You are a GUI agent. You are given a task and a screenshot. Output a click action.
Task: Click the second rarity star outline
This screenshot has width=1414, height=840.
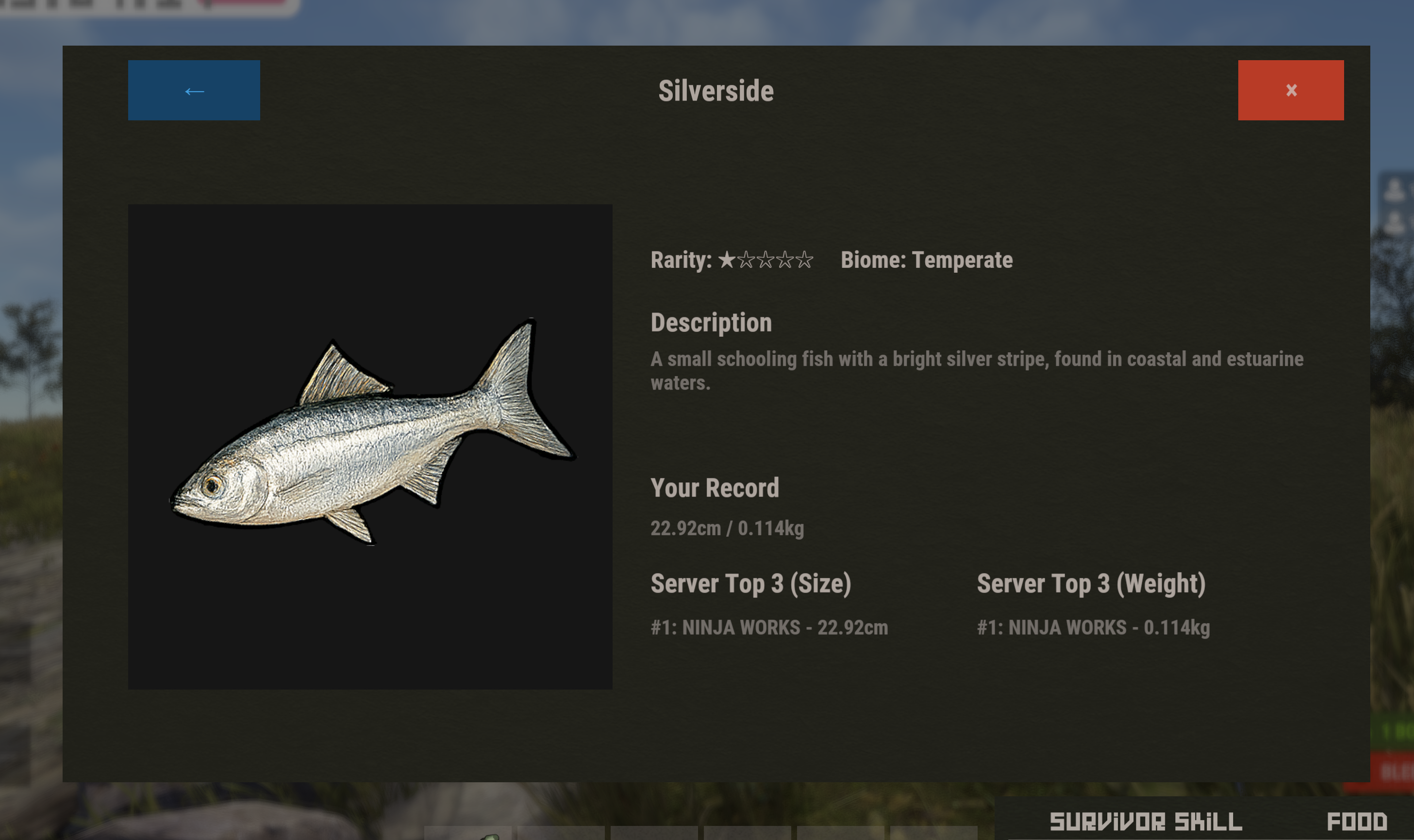748,261
